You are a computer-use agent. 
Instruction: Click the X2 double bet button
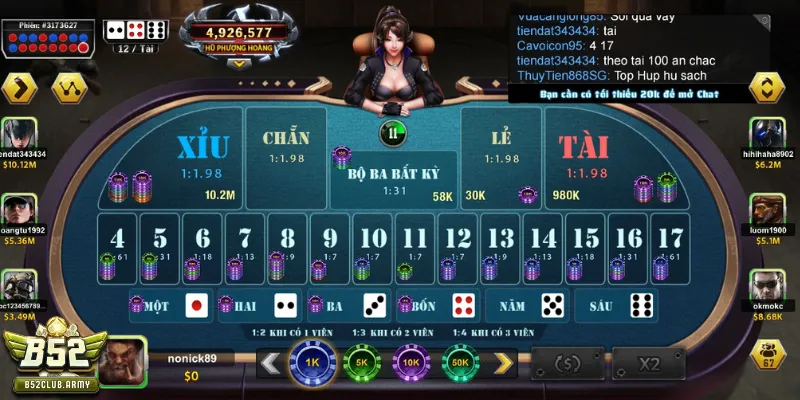[650, 363]
